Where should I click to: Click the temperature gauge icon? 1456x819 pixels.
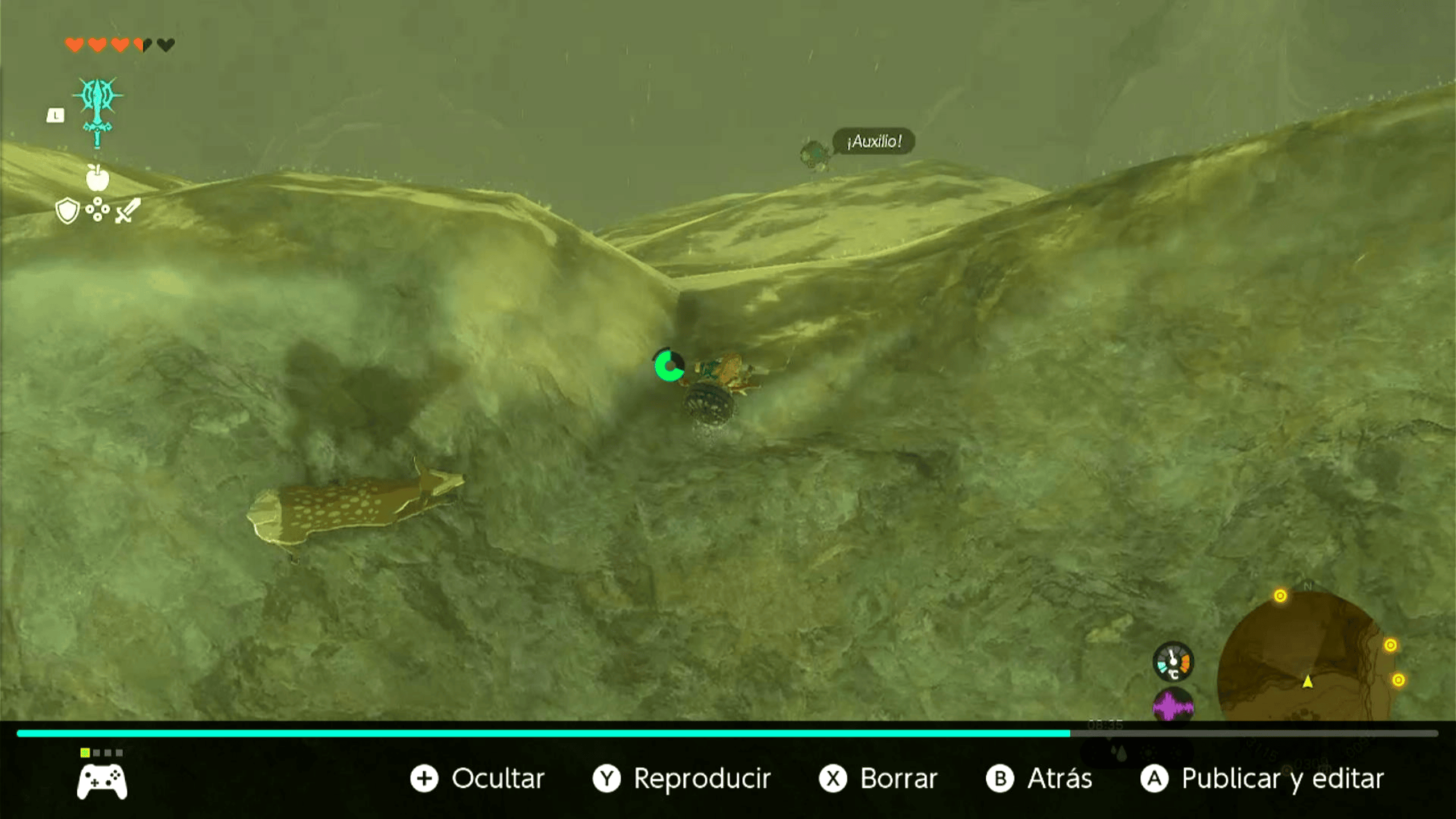coord(1173,661)
